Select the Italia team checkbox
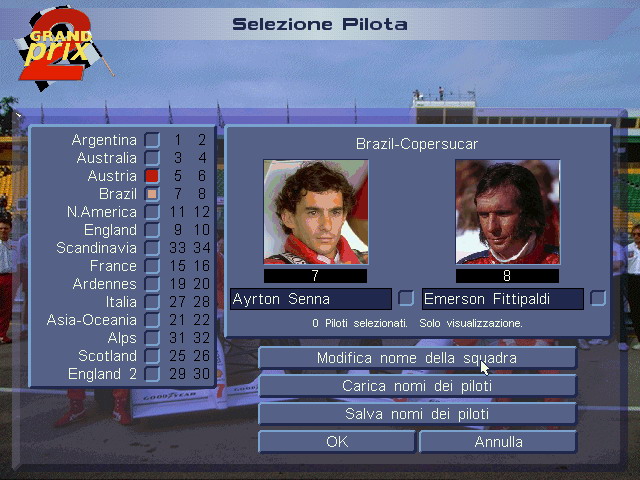The image size is (640, 480). (x=152, y=302)
